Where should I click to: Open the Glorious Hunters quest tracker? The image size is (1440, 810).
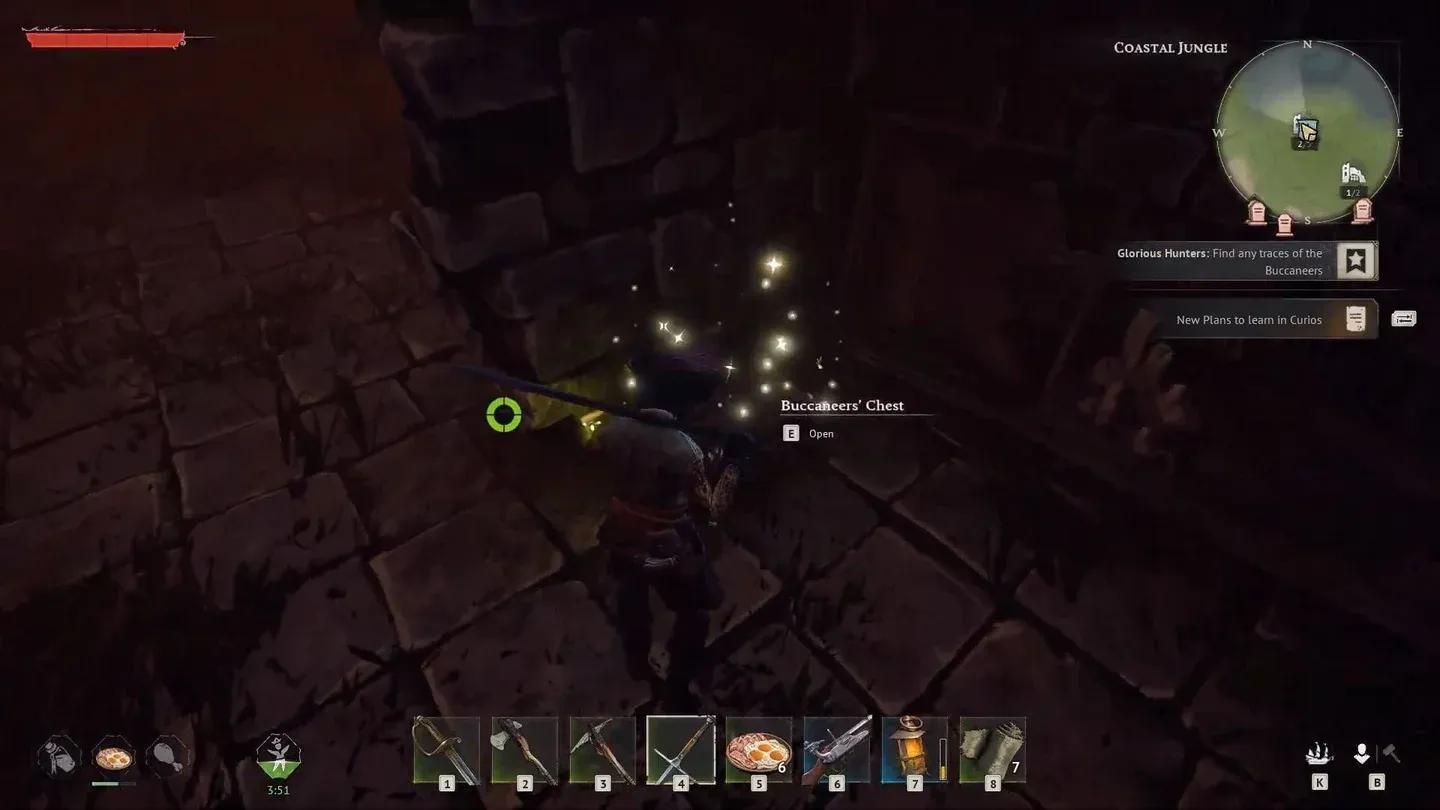coord(1357,262)
